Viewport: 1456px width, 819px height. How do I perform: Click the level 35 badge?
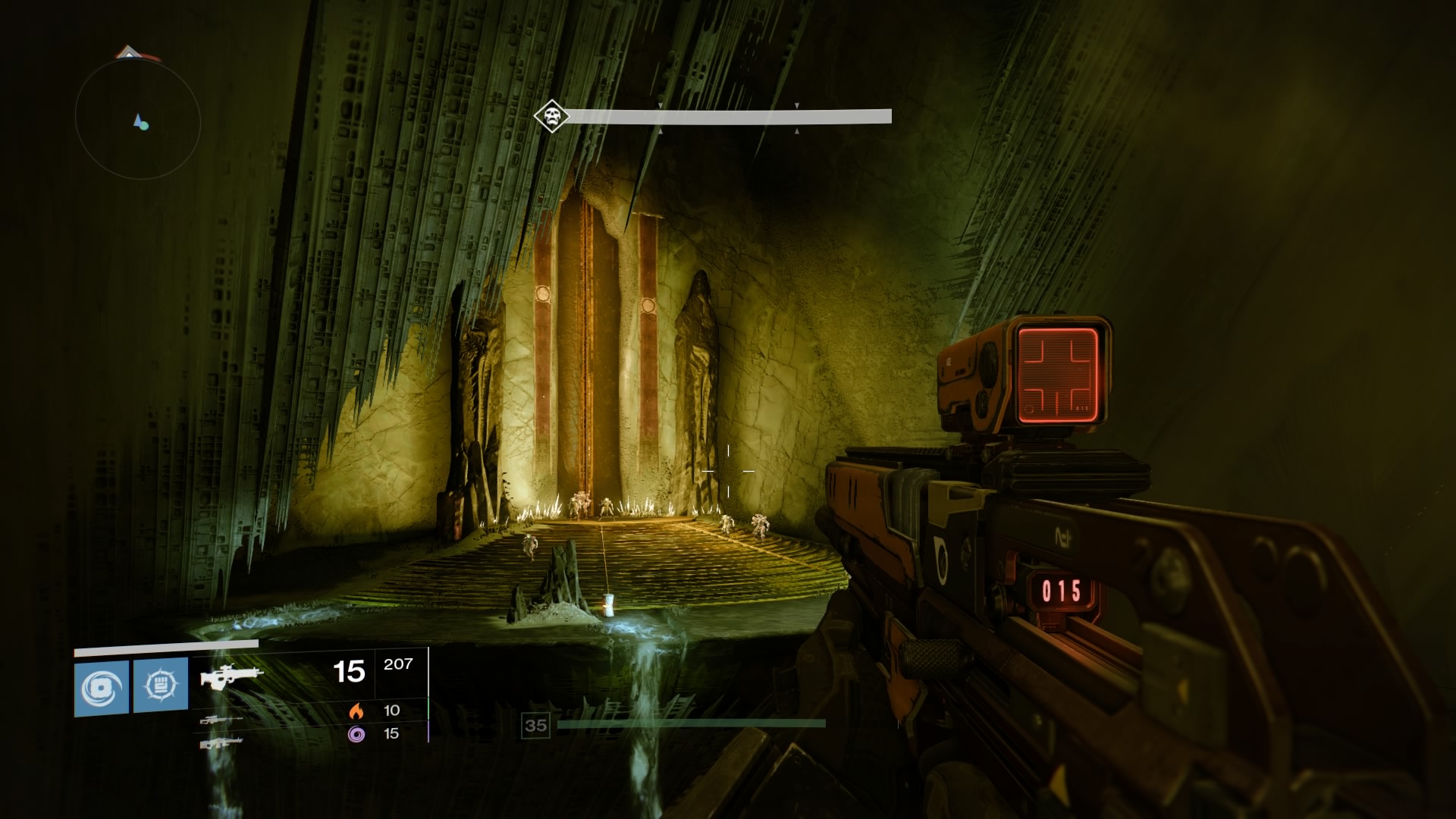(535, 726)
